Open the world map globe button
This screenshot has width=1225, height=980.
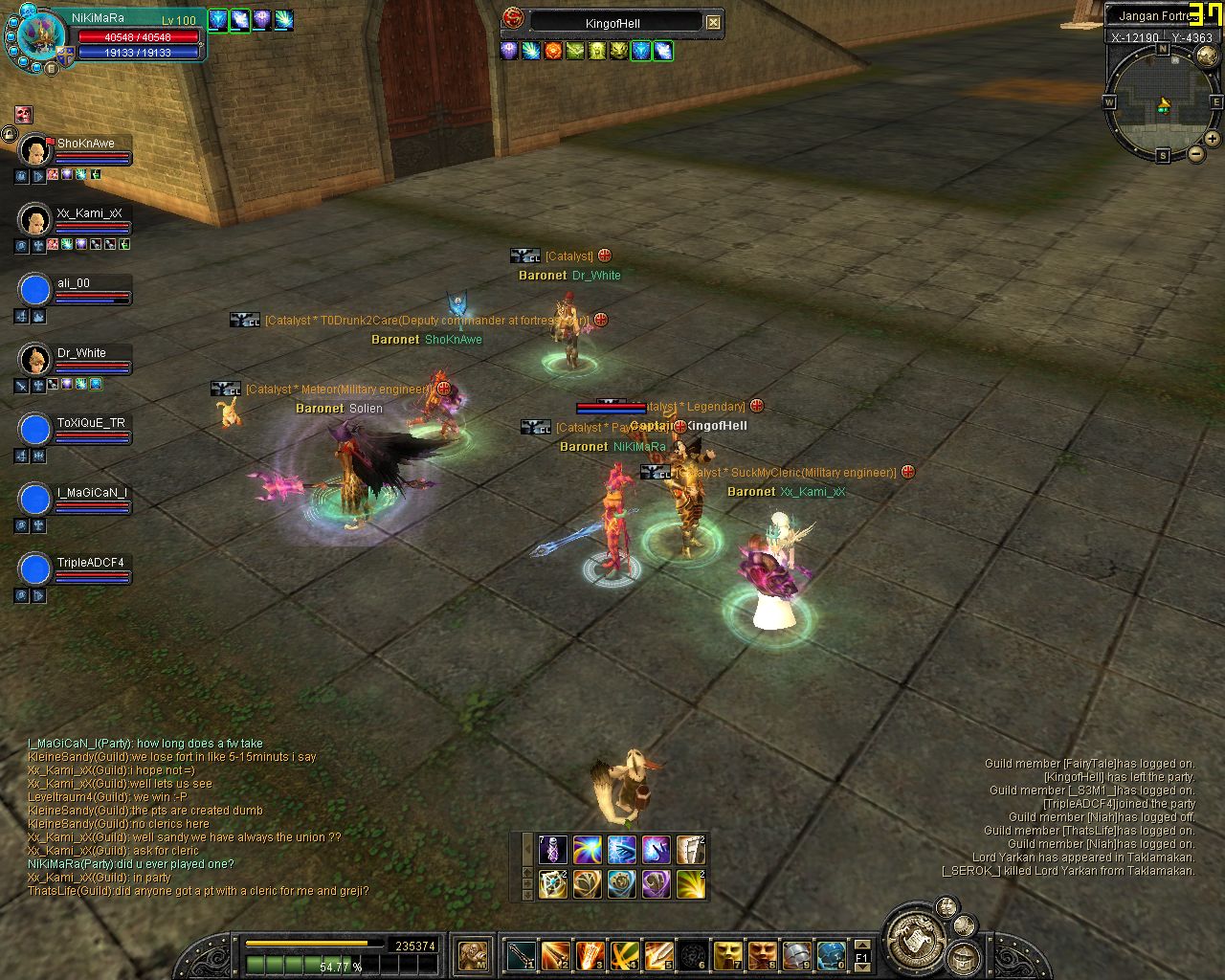pos(1207,56)
